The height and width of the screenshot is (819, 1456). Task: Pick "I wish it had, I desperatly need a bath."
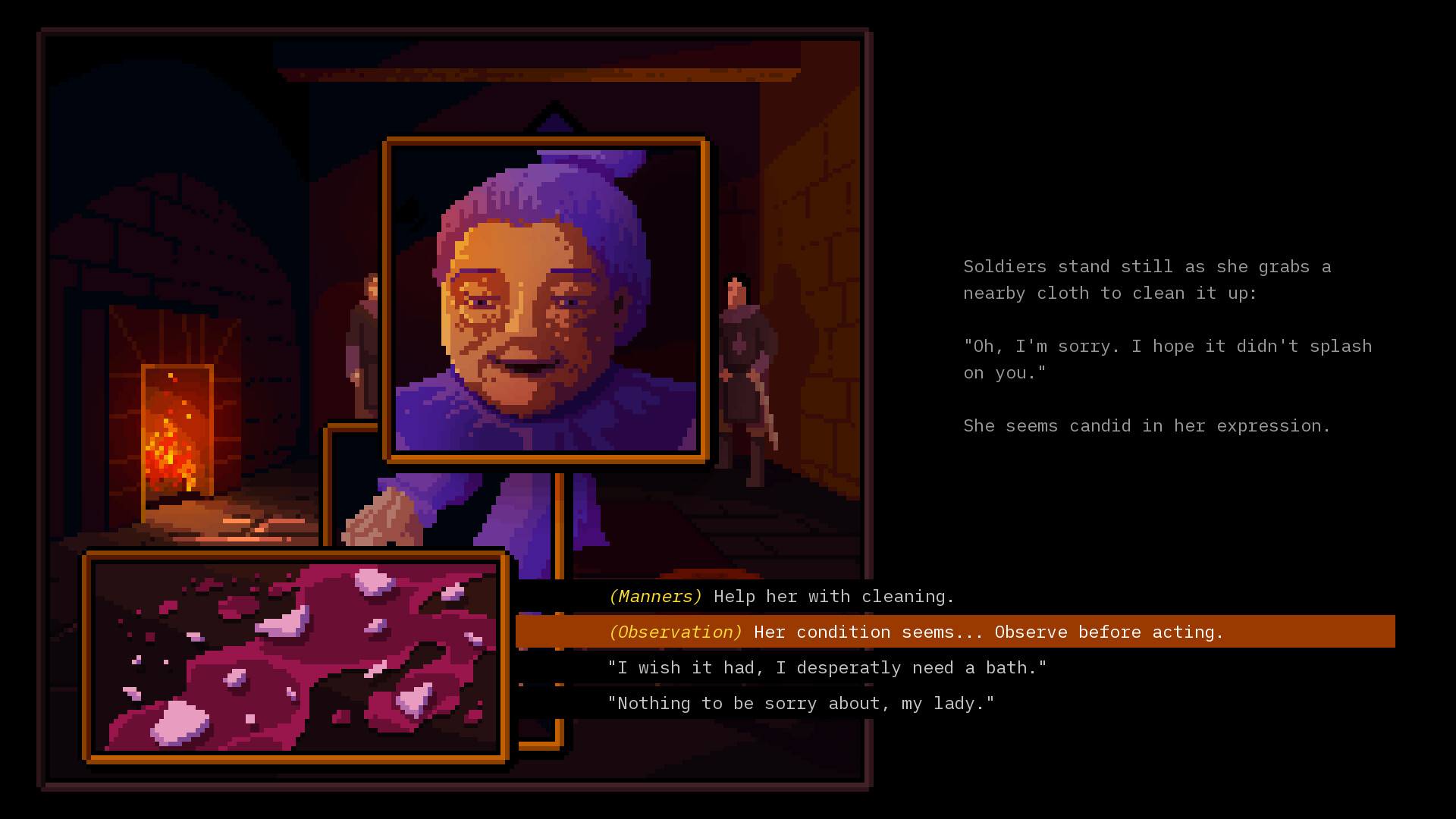coord(827,667)
